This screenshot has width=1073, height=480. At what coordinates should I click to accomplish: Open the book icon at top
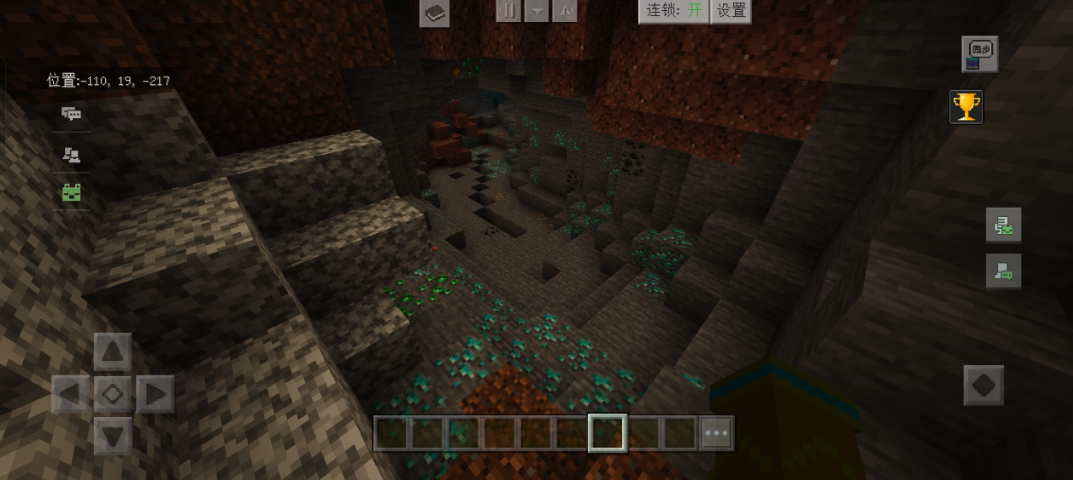(434, 12)
